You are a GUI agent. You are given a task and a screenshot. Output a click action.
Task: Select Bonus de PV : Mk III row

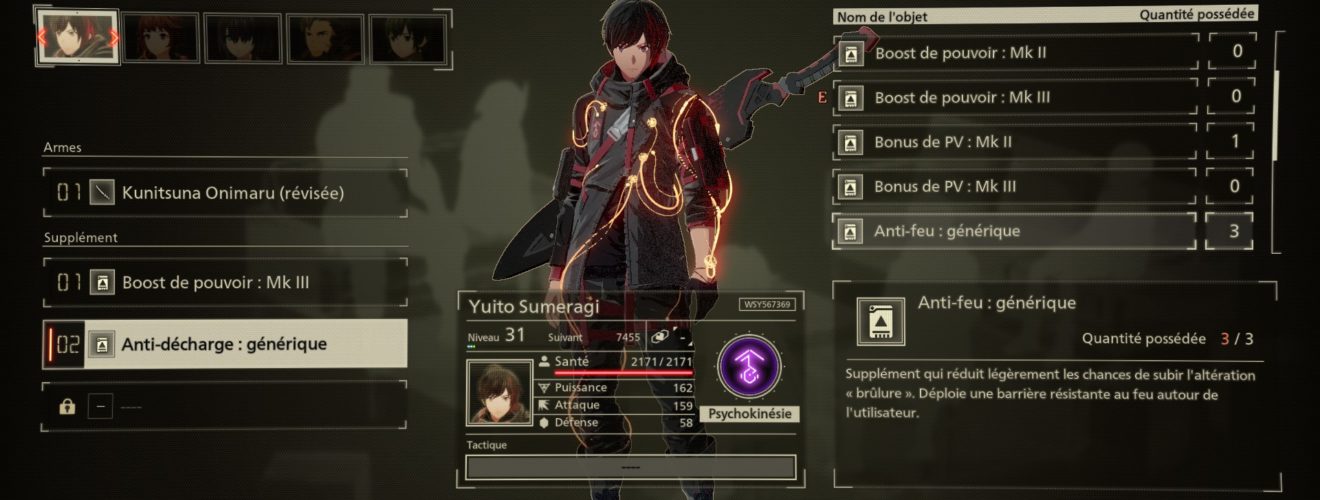click(x=1015, y=187)
